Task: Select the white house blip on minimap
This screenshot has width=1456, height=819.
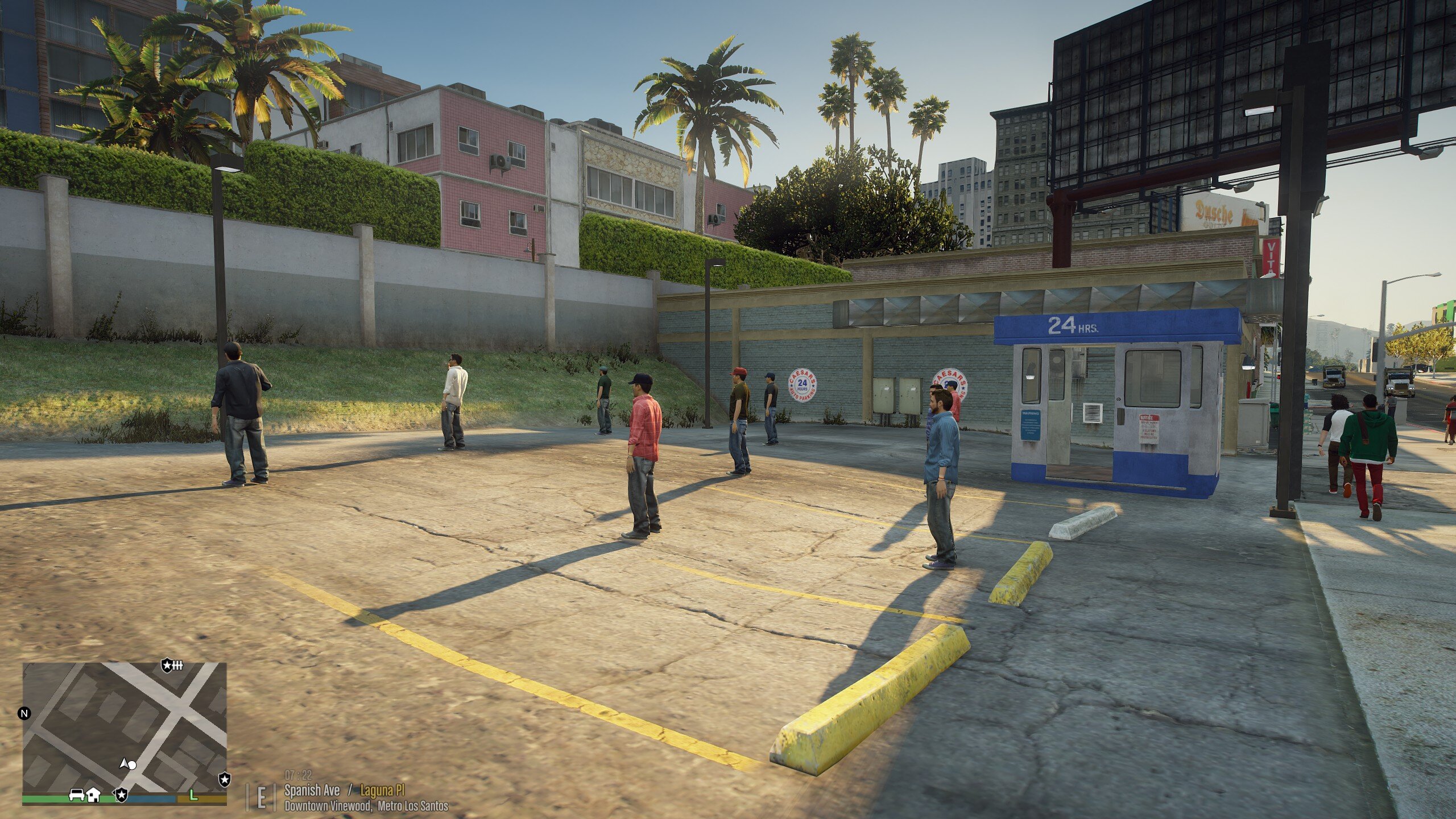Action: click(94, 795)
